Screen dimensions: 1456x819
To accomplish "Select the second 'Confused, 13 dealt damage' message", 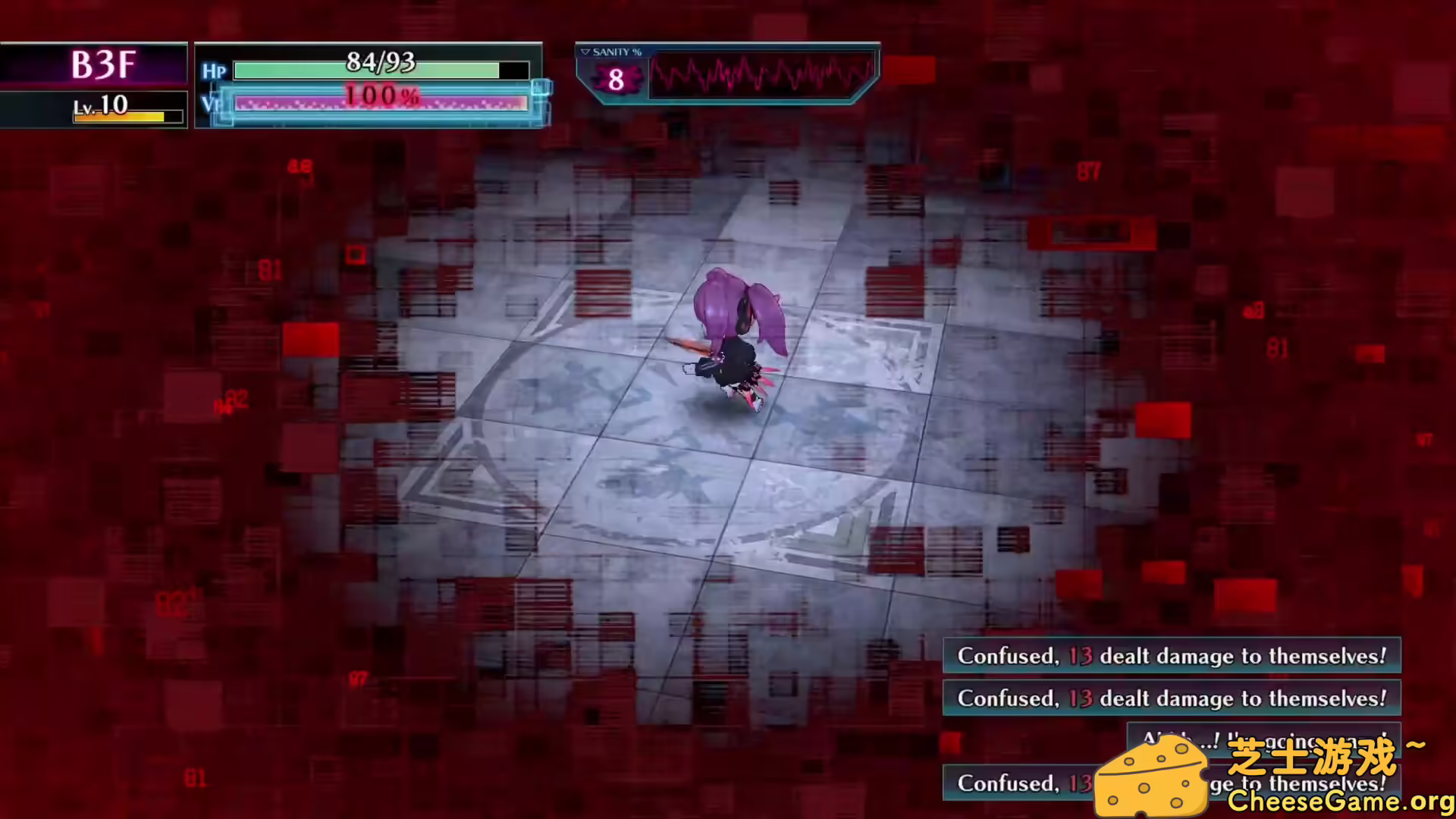I will [x=1172, y=698].
